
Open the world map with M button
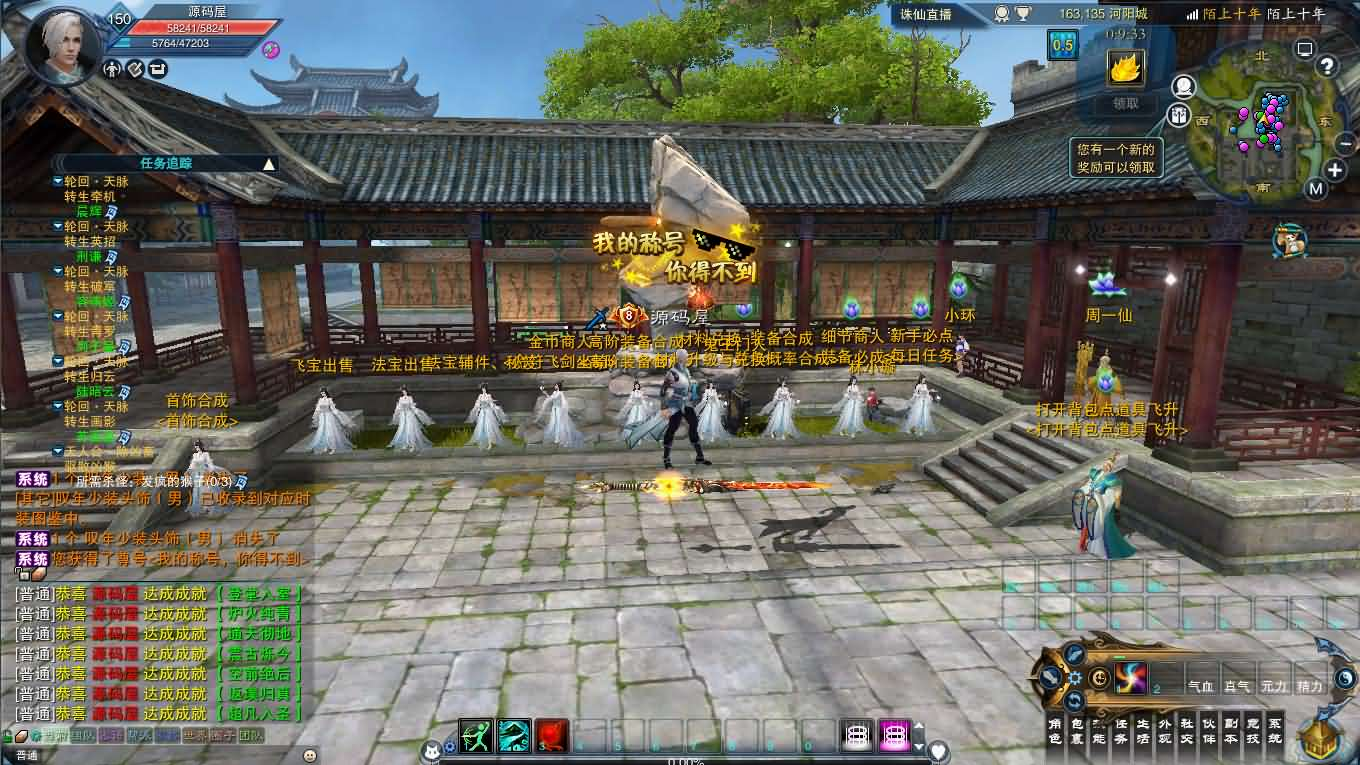[x=1316, y=188]
